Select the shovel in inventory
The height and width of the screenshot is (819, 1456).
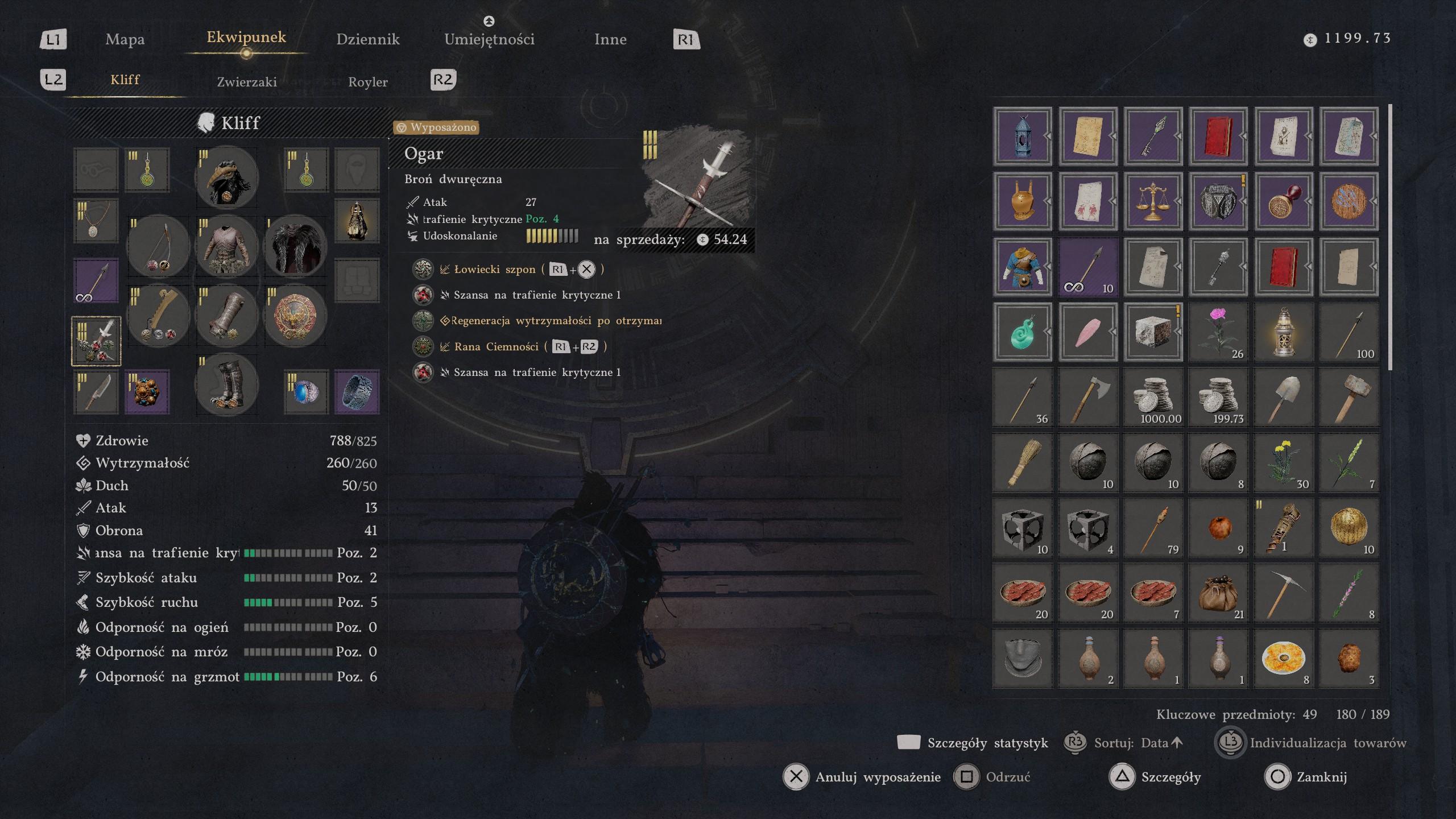pos(1283,397)
